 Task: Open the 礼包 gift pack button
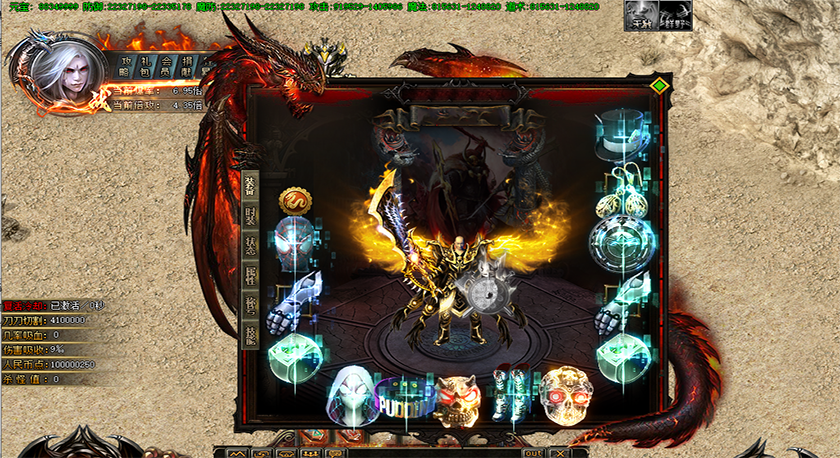pos(146,65)
